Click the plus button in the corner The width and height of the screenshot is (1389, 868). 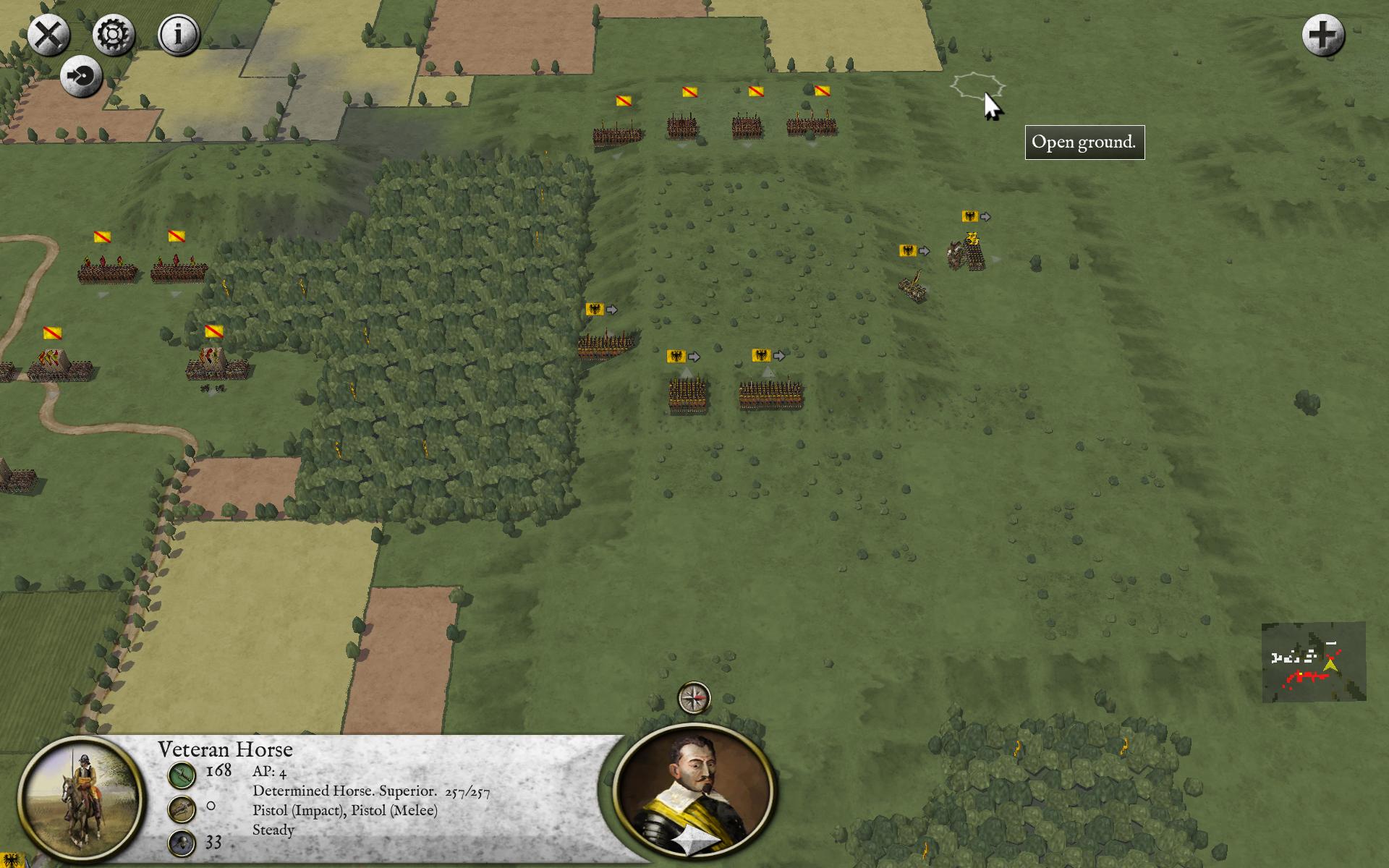[x=1322, y=35]
